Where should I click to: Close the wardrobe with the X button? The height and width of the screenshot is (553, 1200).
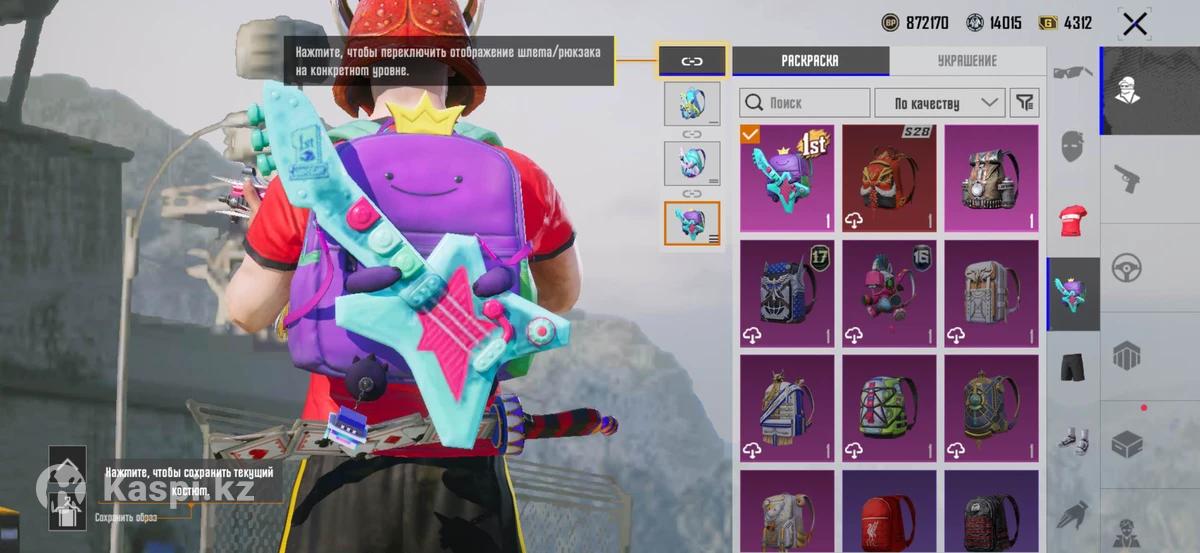click(x=1134, y=23)
